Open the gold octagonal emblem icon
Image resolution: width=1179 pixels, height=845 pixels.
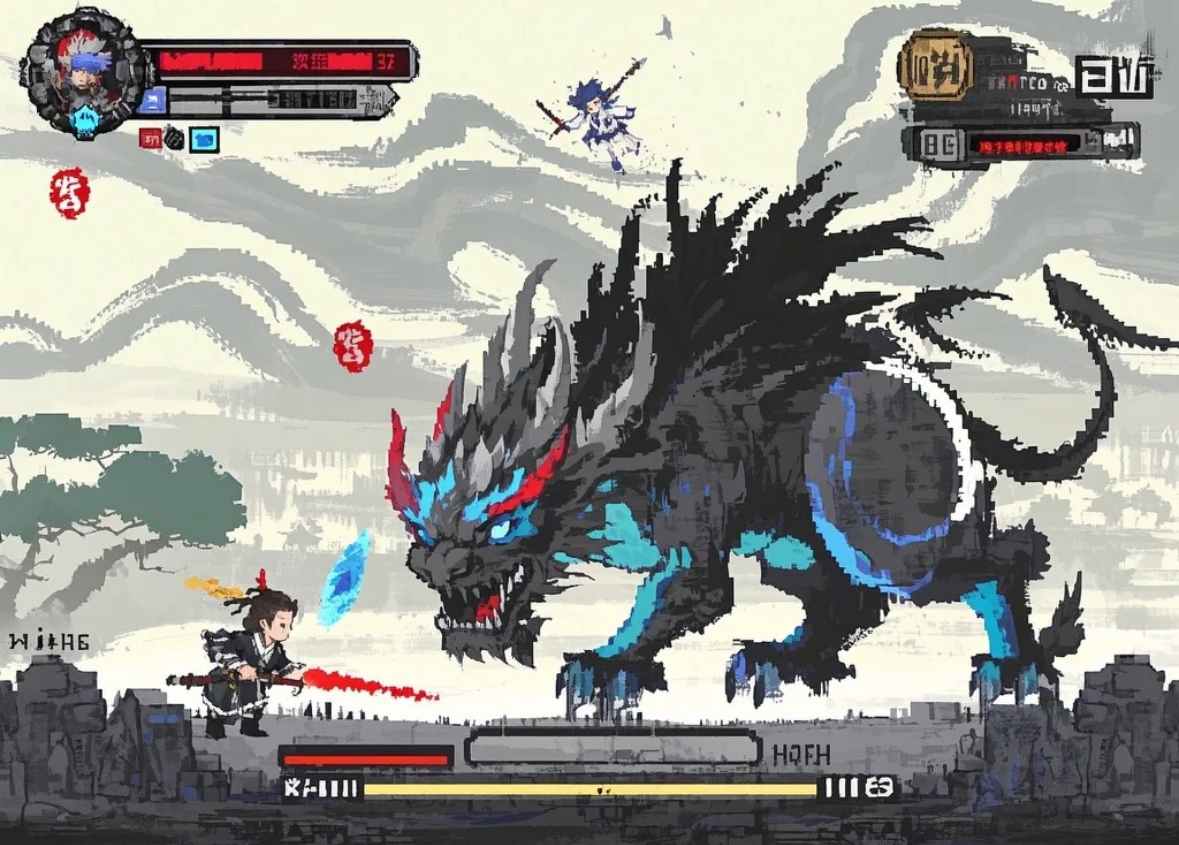(x=936, y=64)
